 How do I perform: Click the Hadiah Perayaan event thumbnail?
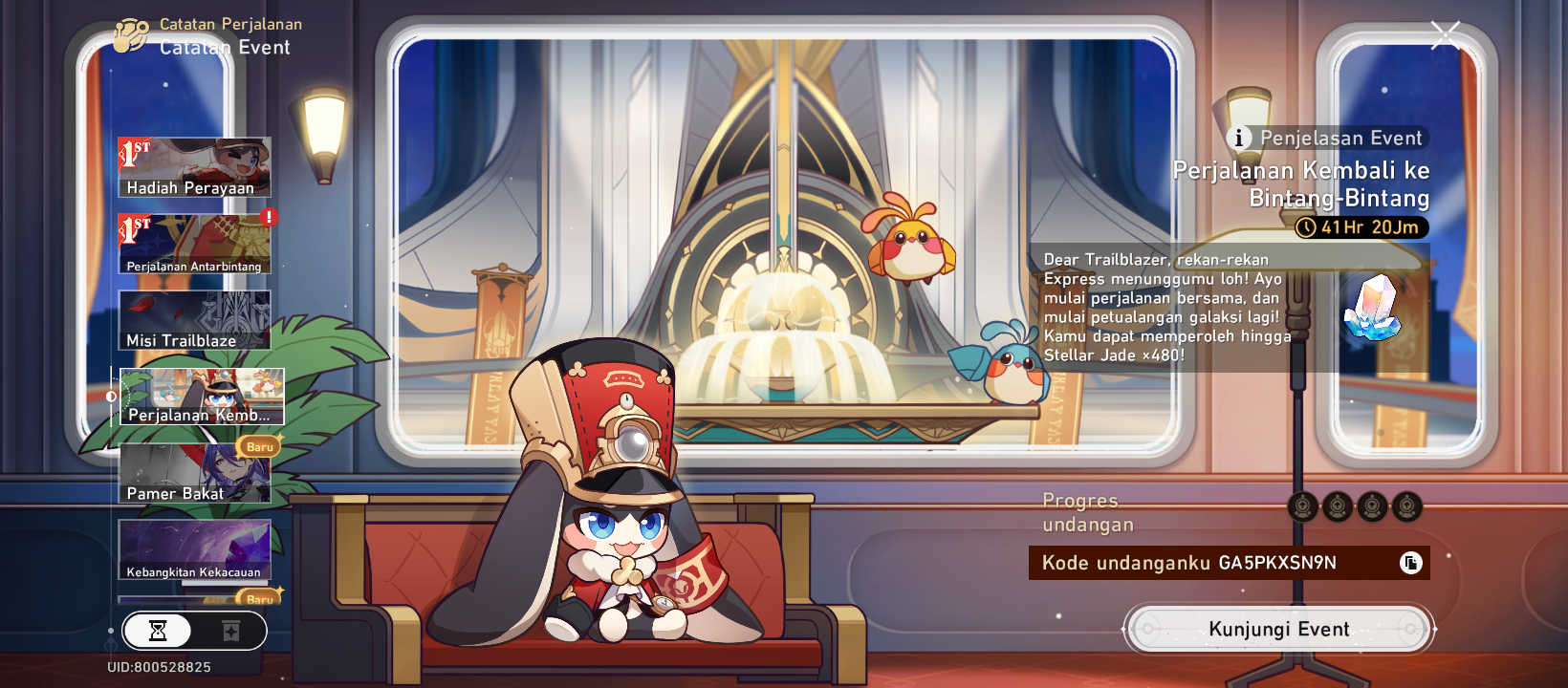coord(194,167)
